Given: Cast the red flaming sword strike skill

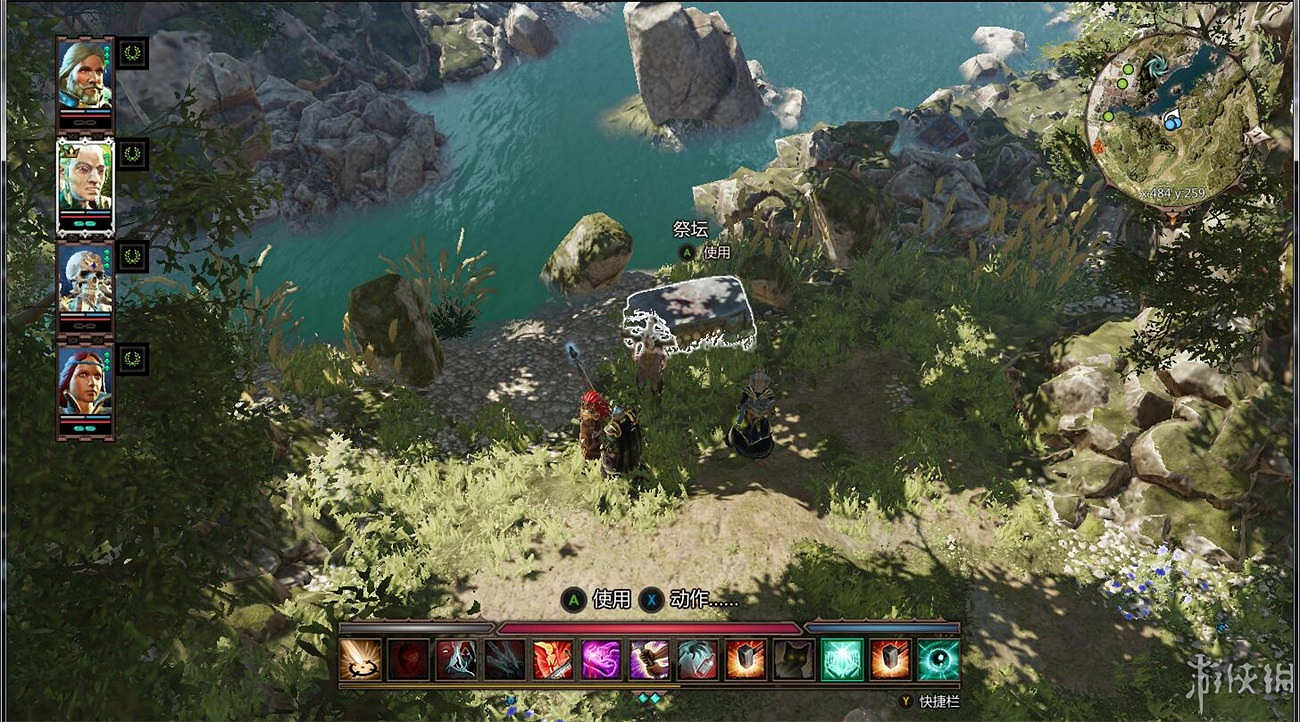Looking at the screenshot, I should point(552,660).
